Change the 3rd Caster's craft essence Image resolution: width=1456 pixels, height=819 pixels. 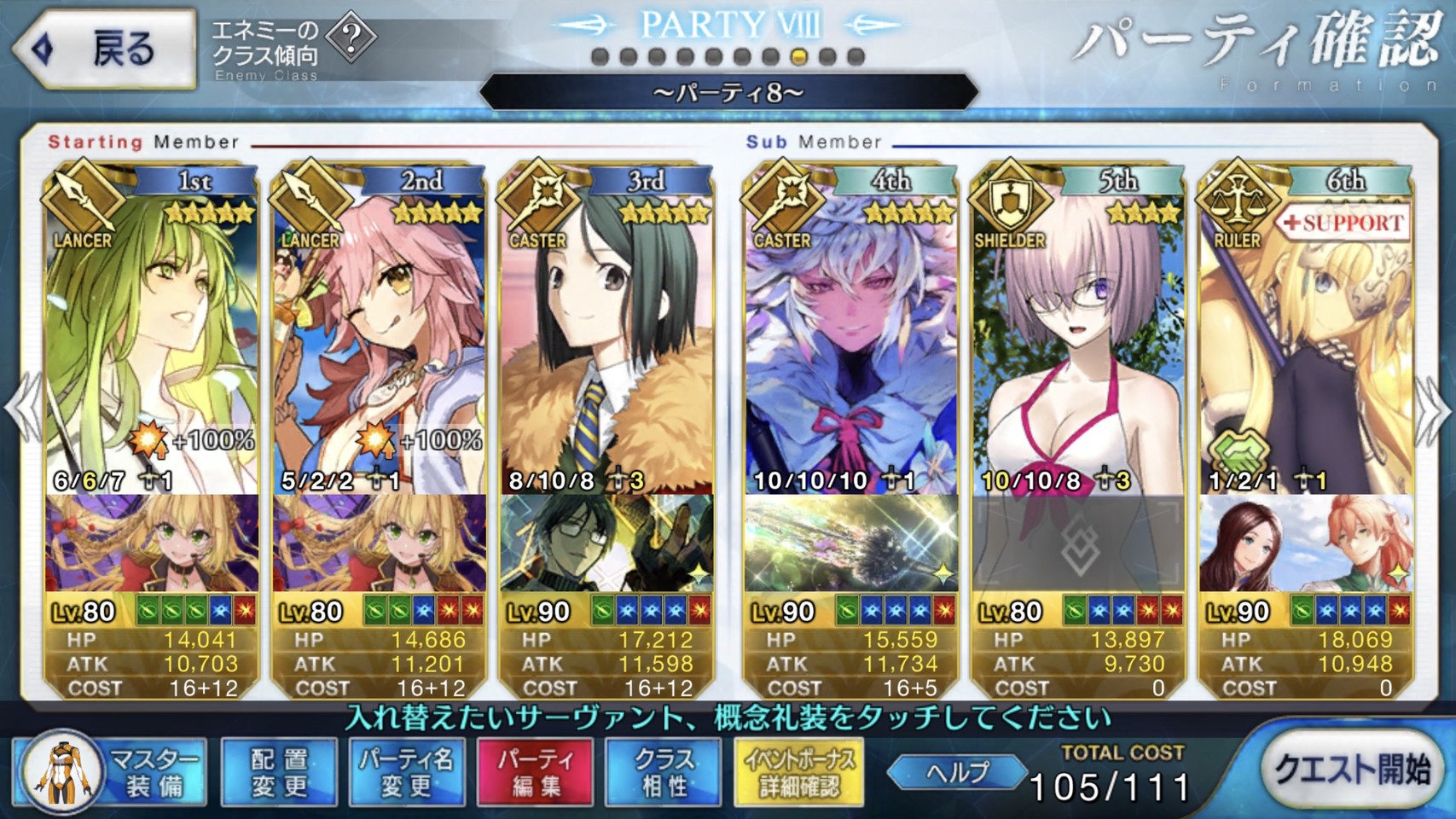(x=606, y=544)
